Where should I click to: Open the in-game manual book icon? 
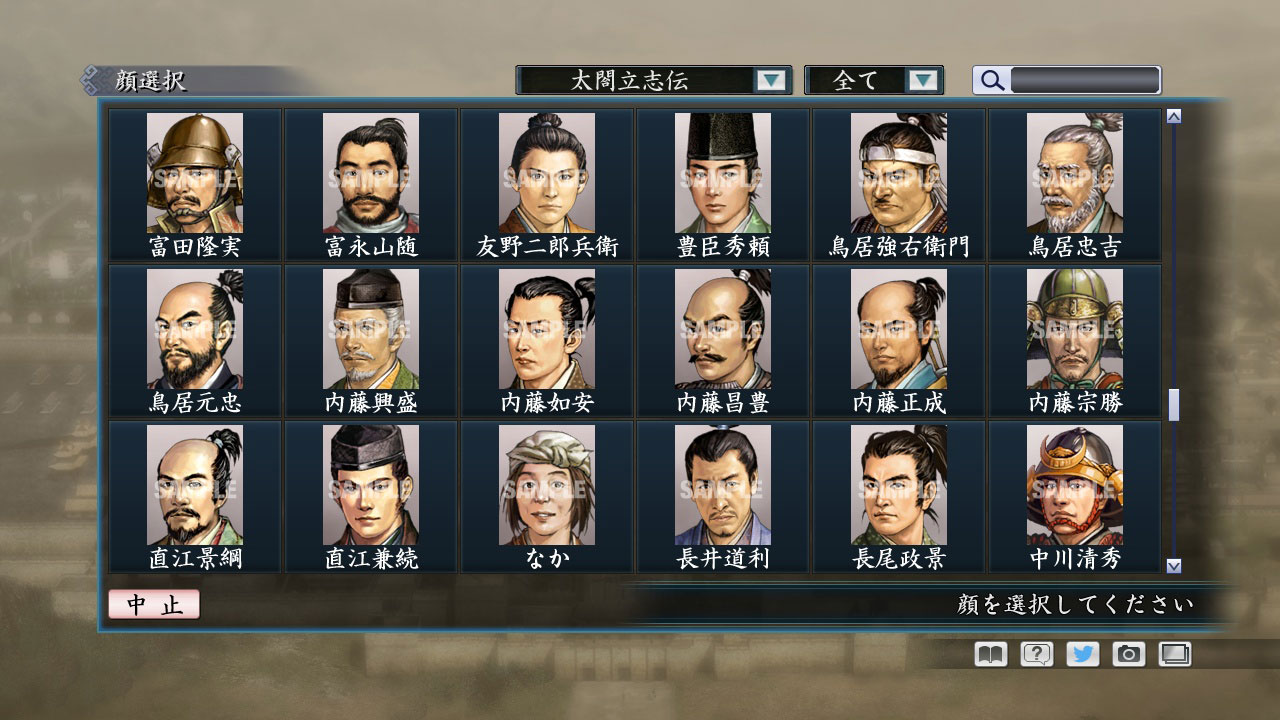(x=988, y=653)
